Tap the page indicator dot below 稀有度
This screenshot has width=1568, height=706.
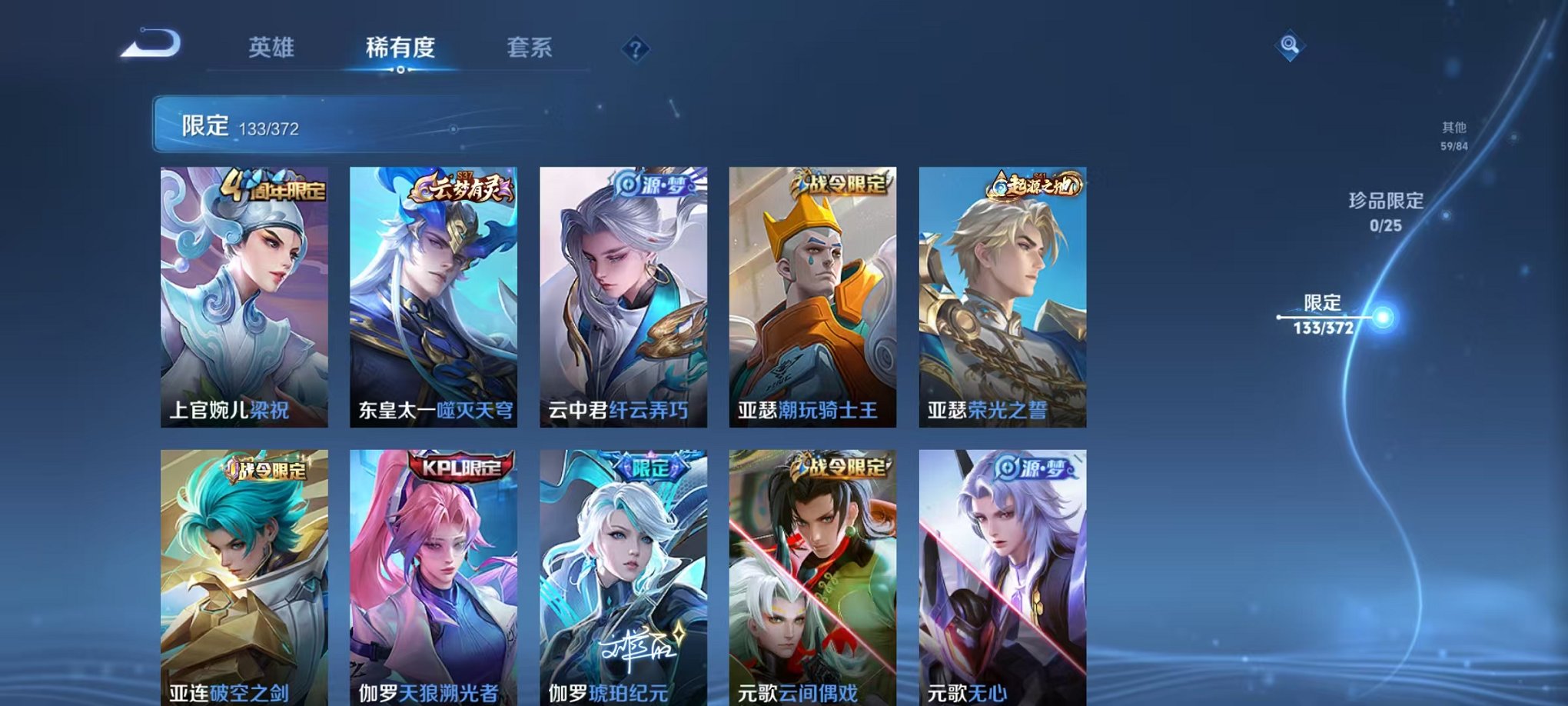pos(402,72)
